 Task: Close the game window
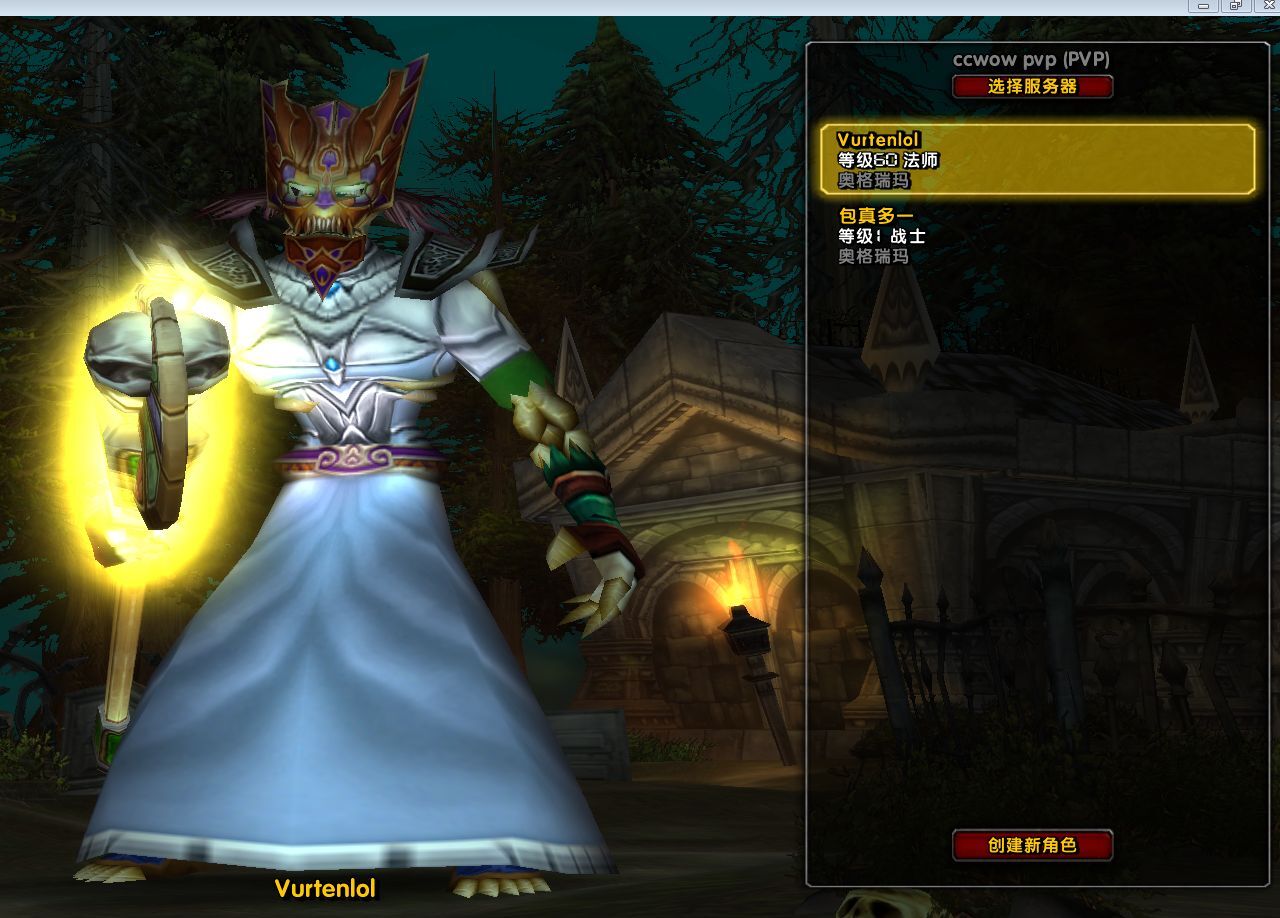click(1267, 6)
